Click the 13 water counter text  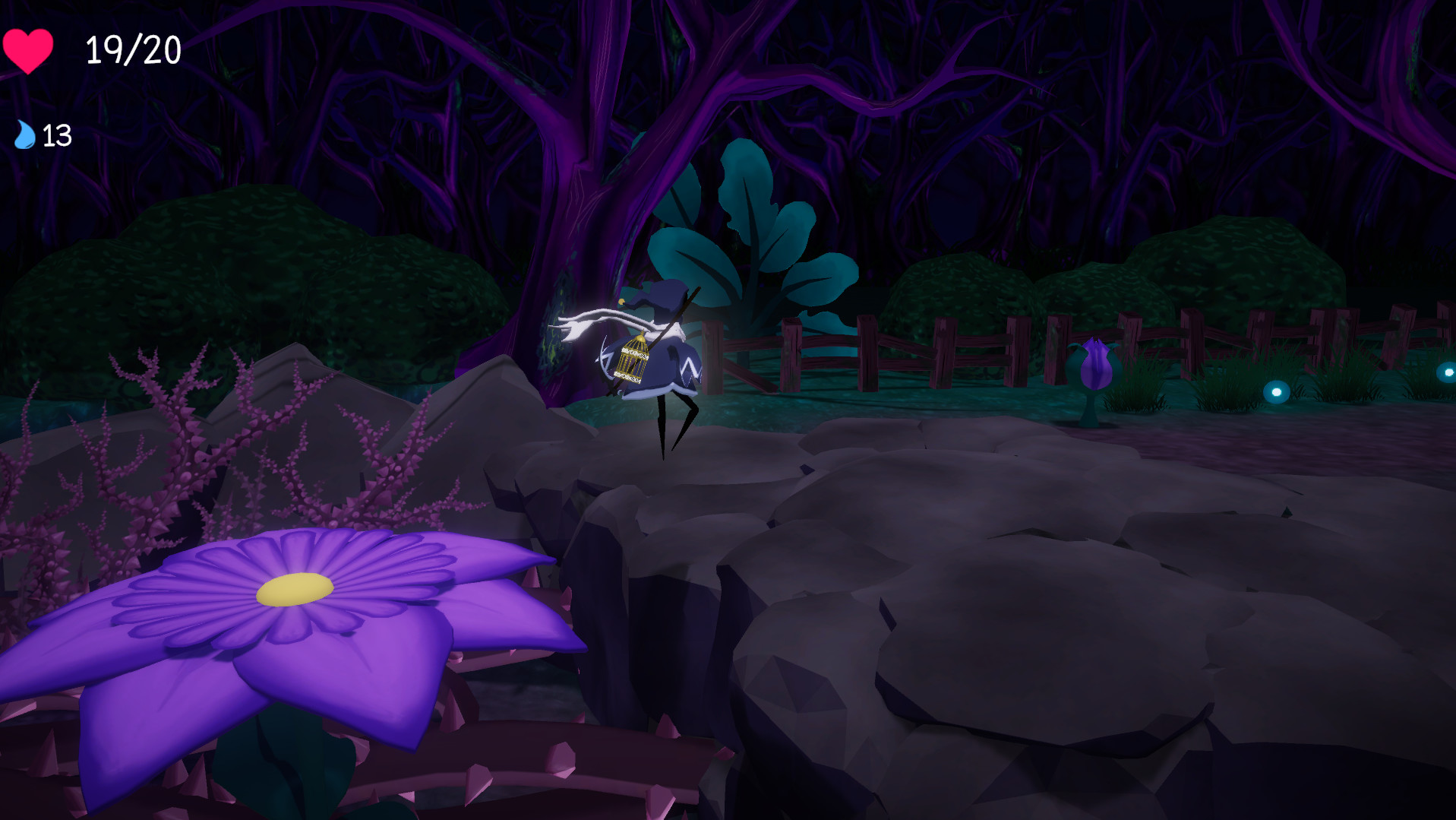tap(56, 137)
